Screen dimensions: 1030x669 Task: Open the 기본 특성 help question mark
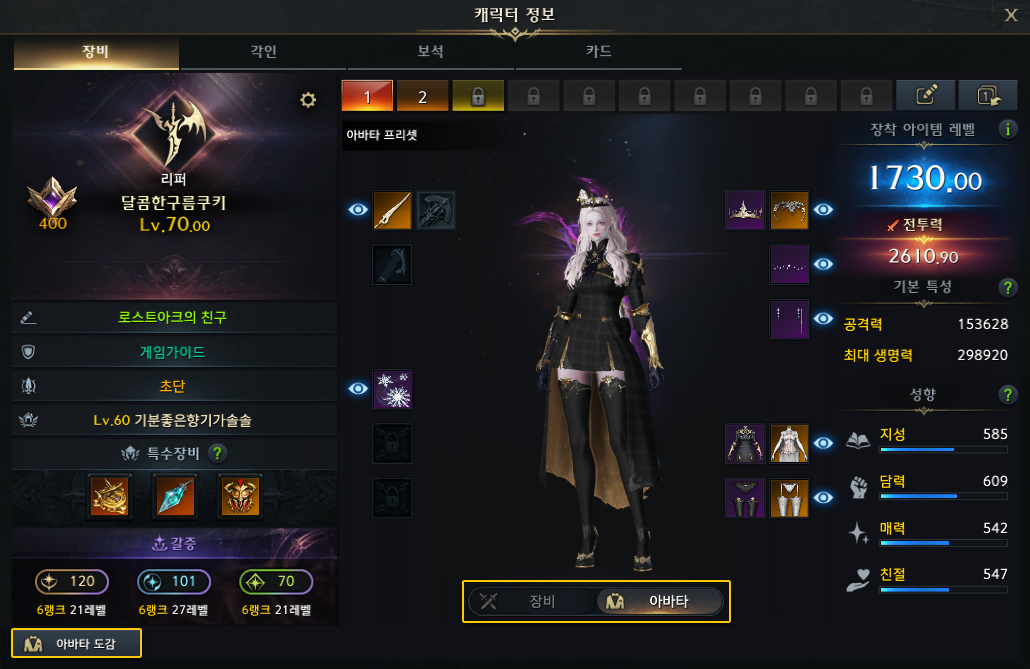[1008, 288]
